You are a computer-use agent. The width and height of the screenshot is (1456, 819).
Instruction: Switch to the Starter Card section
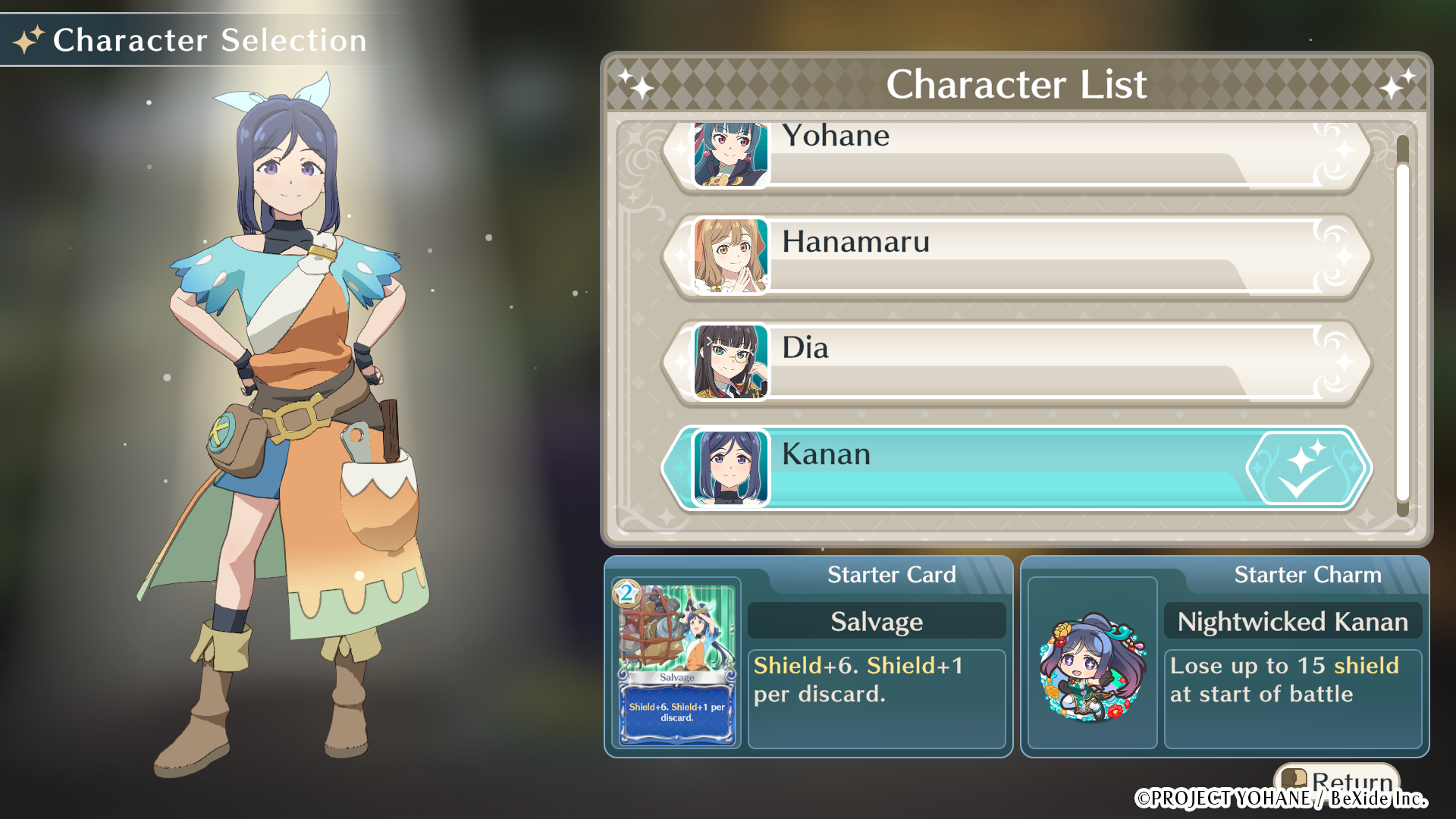pyautogui.click(x=892, y=575)
